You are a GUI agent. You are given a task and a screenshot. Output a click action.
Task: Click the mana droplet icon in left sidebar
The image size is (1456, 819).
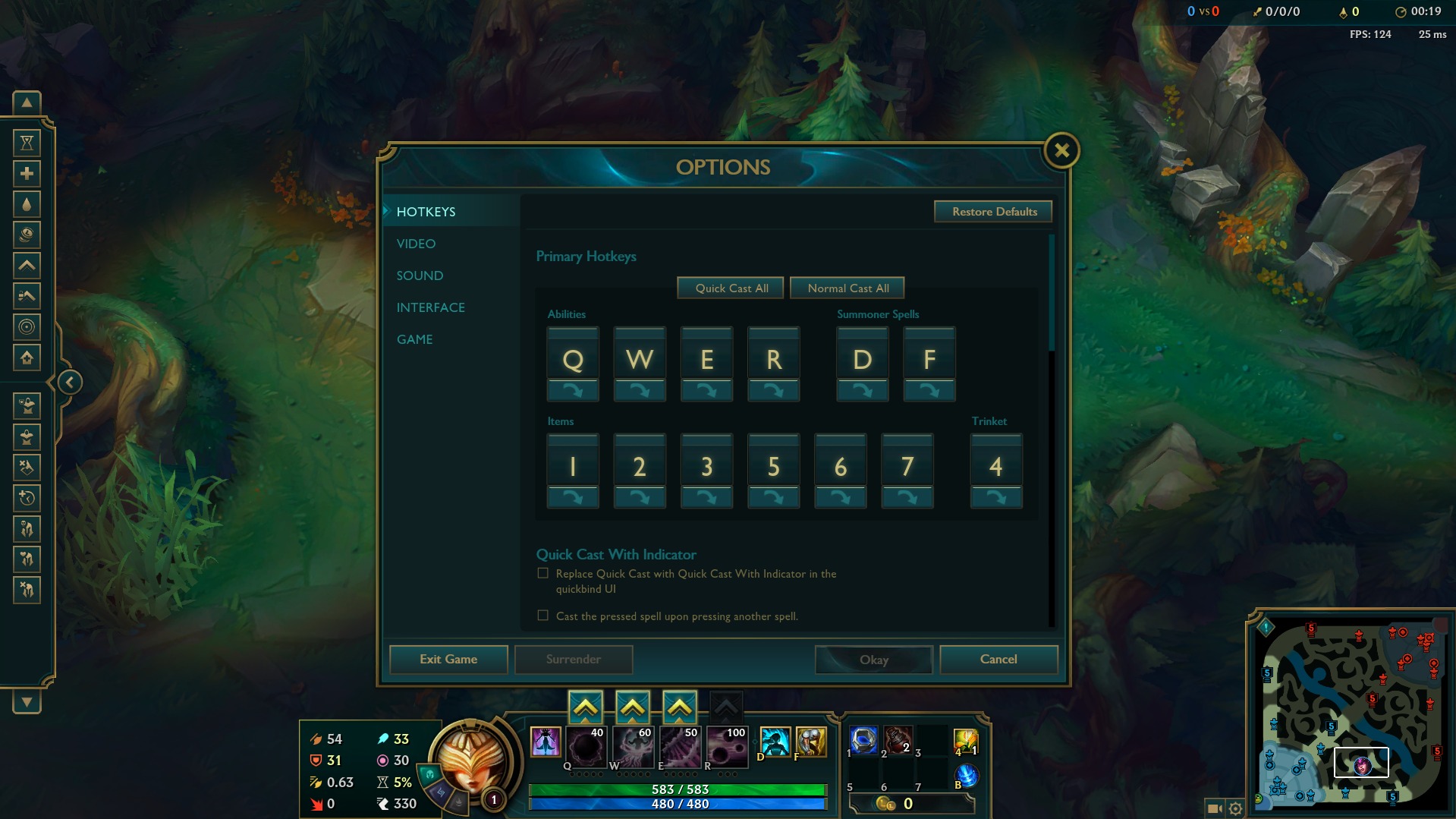click(27, 203)
